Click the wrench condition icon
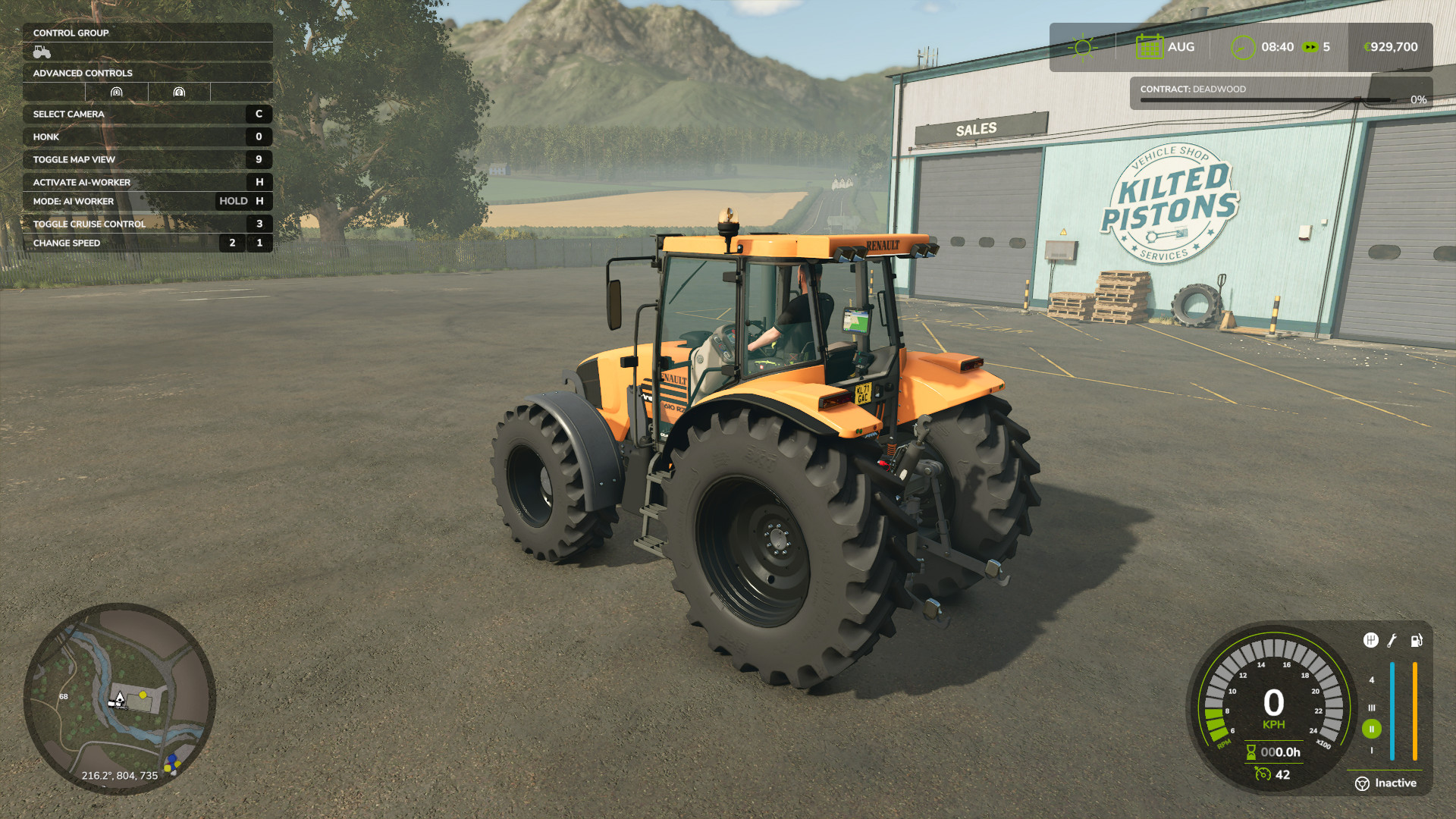The width and height of the screenshot is (1456, 819). [x=1392, y=641]
